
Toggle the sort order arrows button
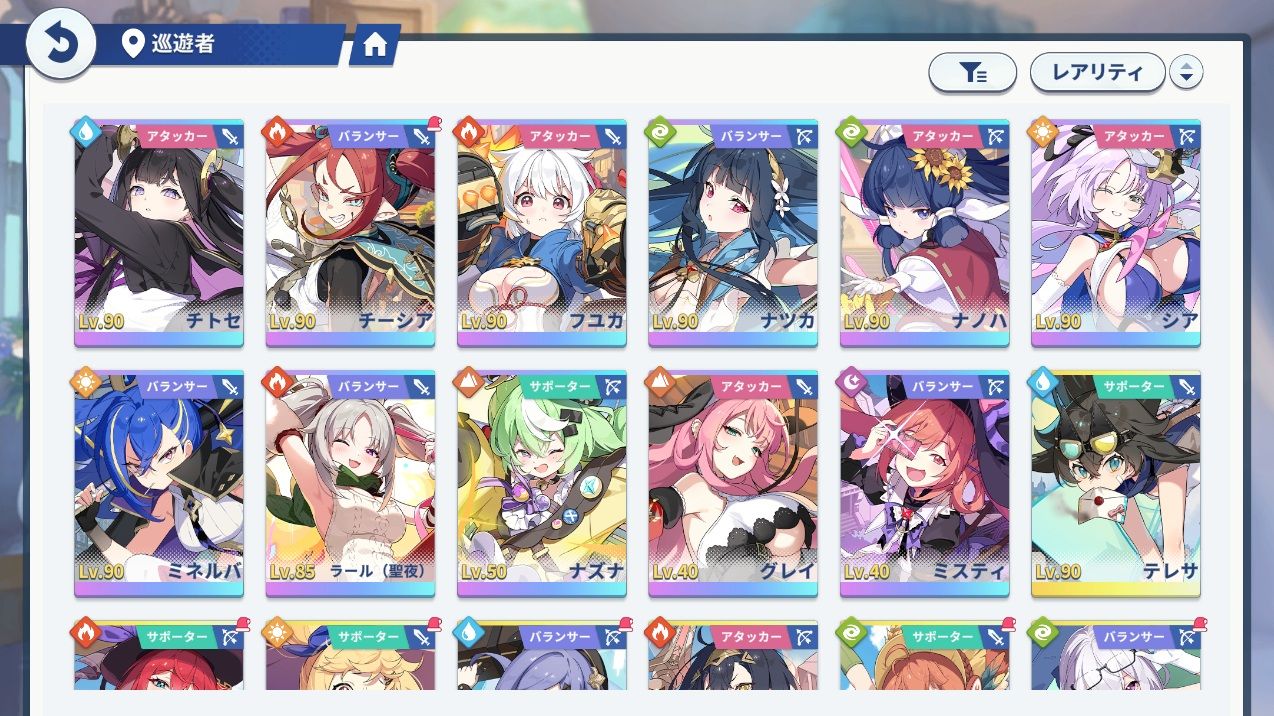click(x=1186, y=72)
